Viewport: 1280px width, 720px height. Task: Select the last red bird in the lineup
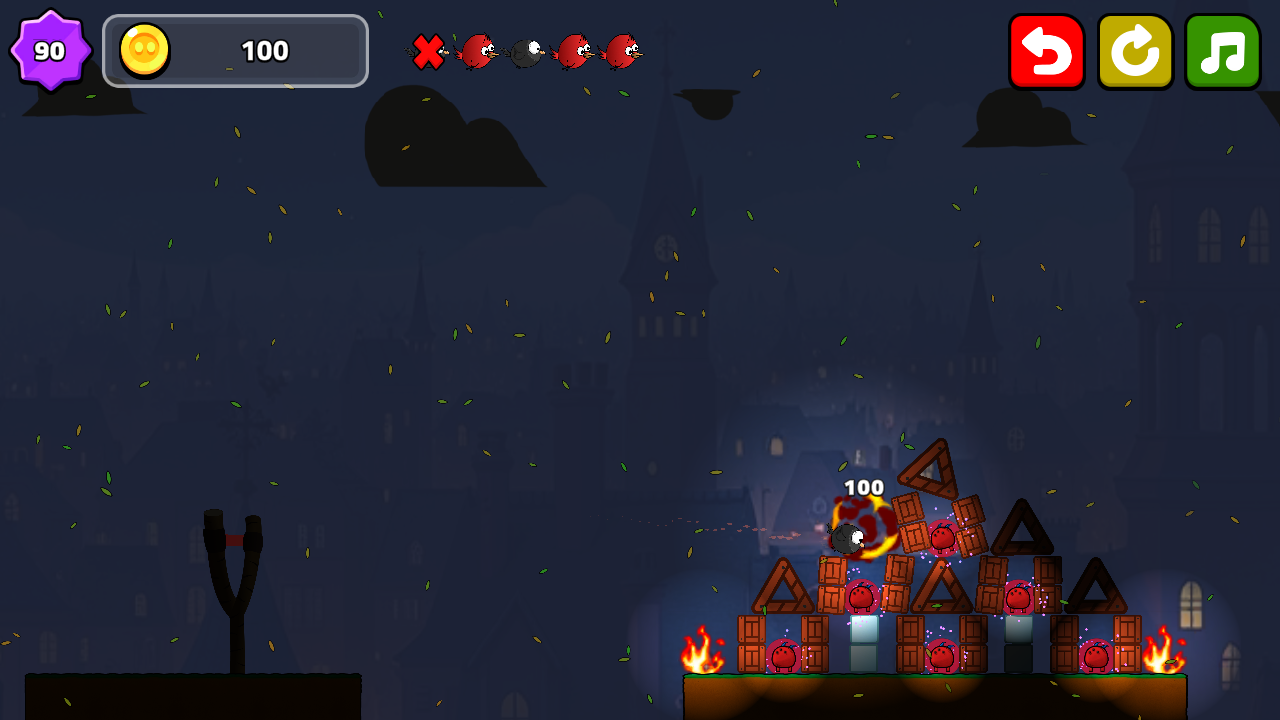pos(626,52)
